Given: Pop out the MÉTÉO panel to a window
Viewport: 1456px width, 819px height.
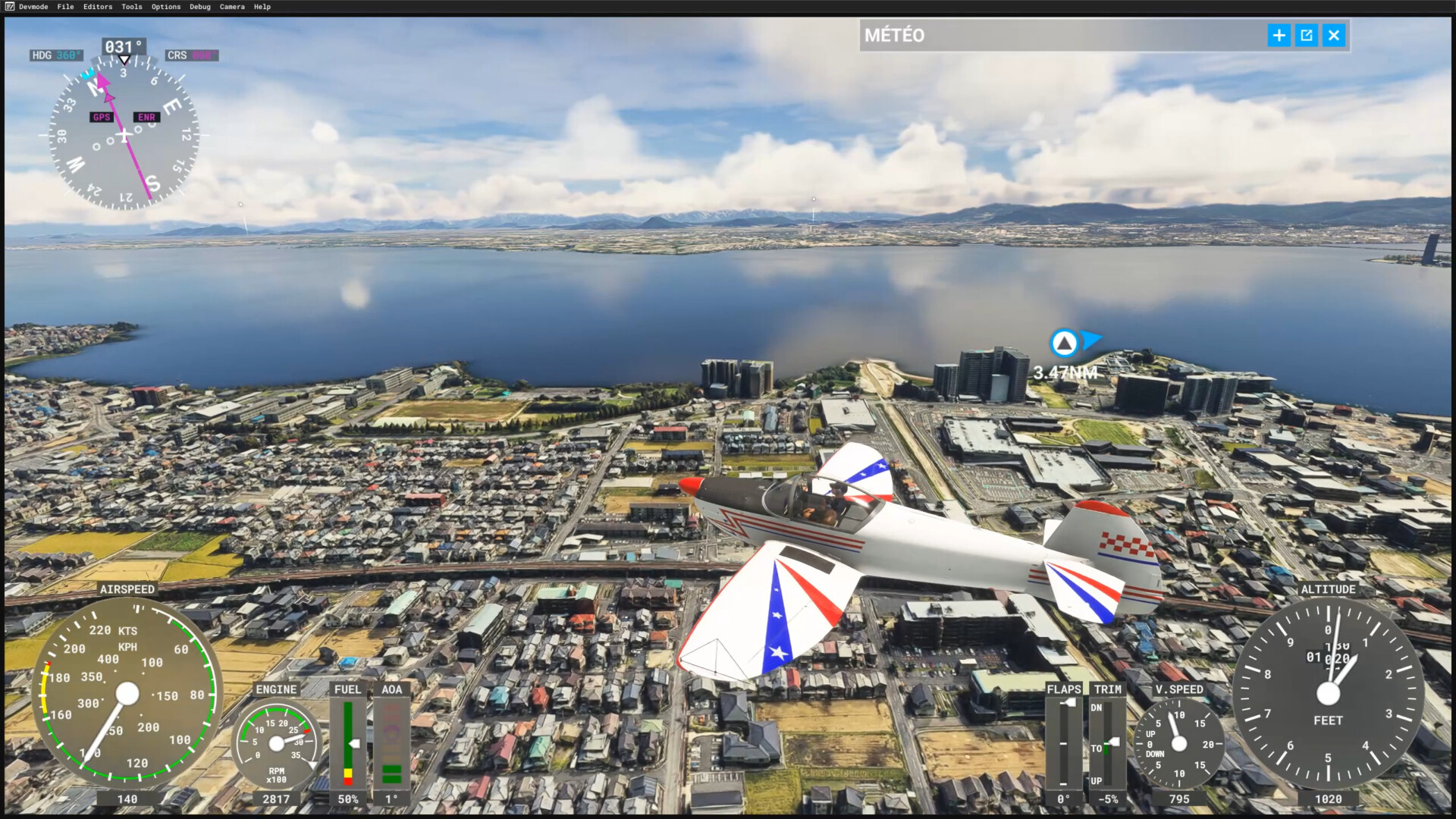Looking at the screenshot, I should tap(1307, 36).
